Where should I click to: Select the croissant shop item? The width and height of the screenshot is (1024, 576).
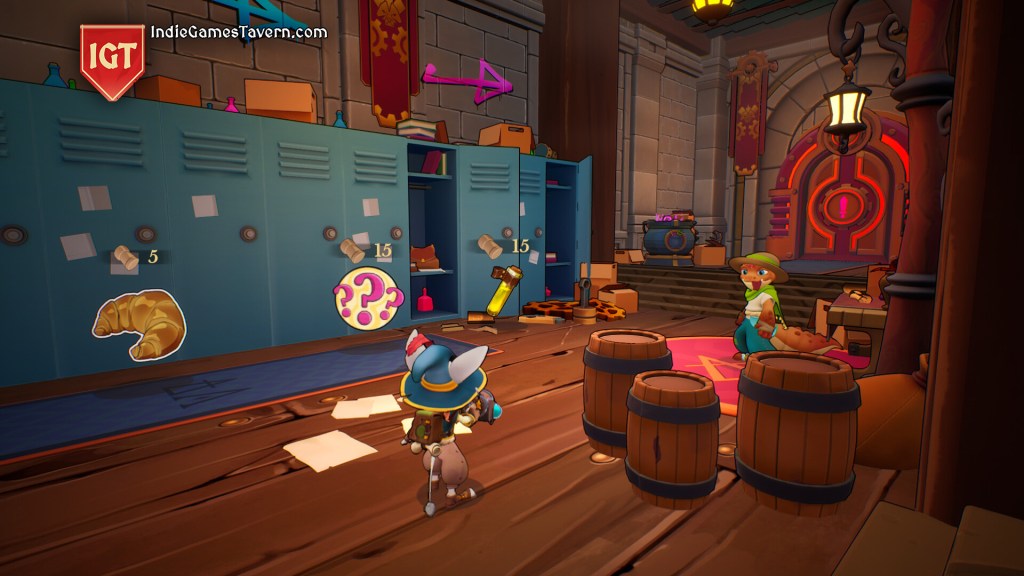139,323
